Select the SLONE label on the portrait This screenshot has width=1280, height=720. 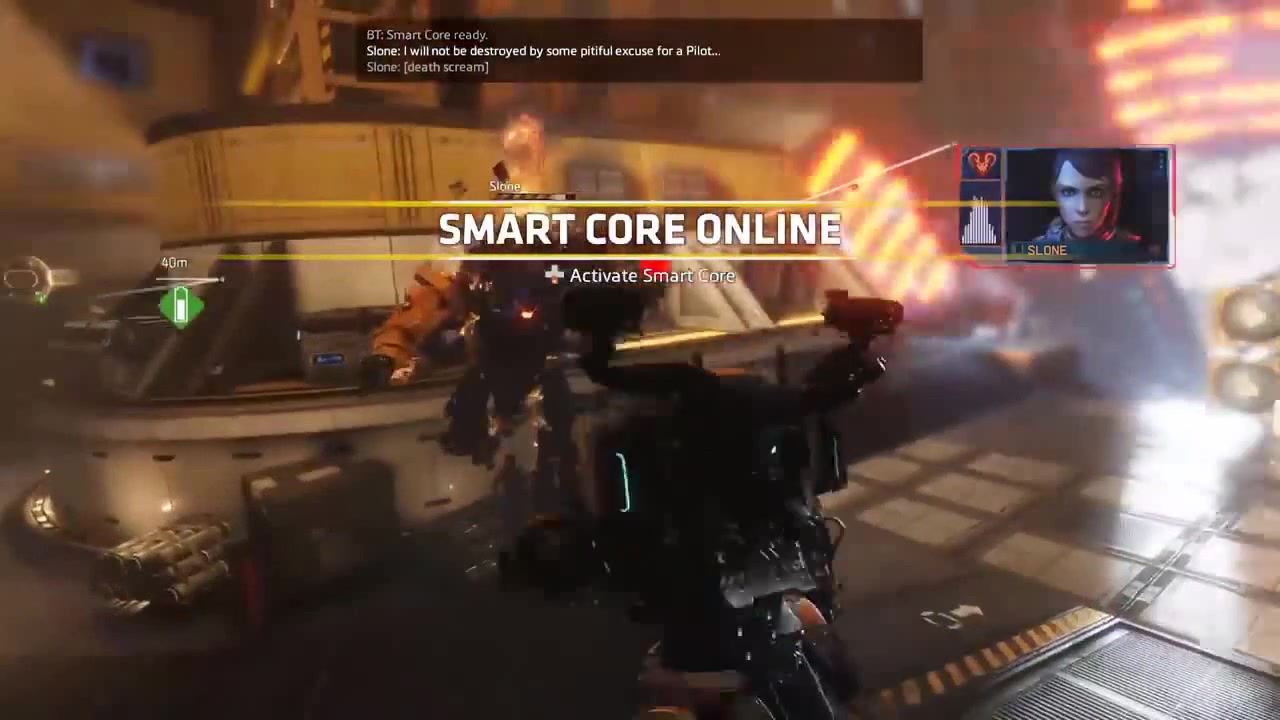(x=1046, y=250)
